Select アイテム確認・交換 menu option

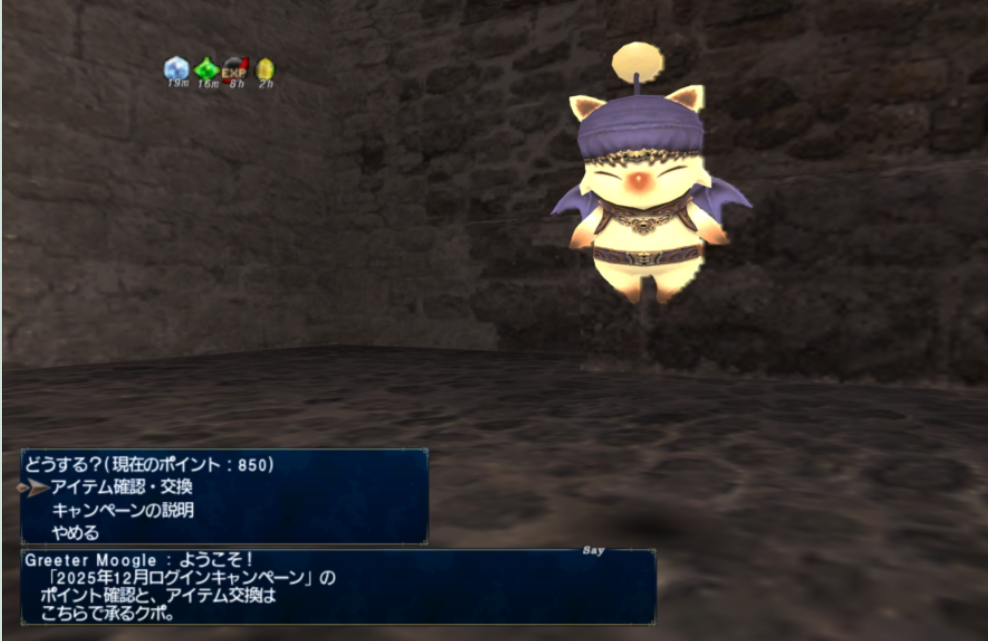click(x=121, y=487)
